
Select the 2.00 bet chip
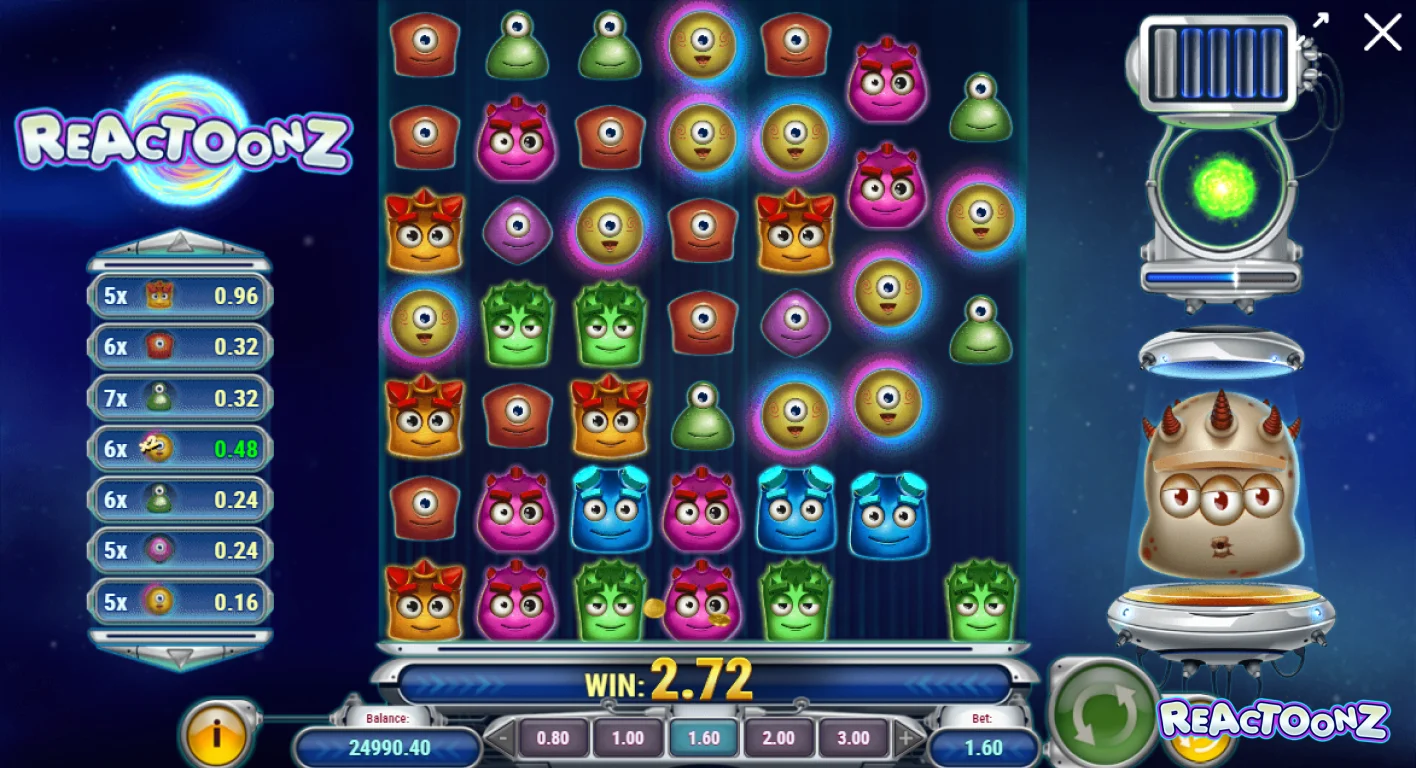point(778,738)
